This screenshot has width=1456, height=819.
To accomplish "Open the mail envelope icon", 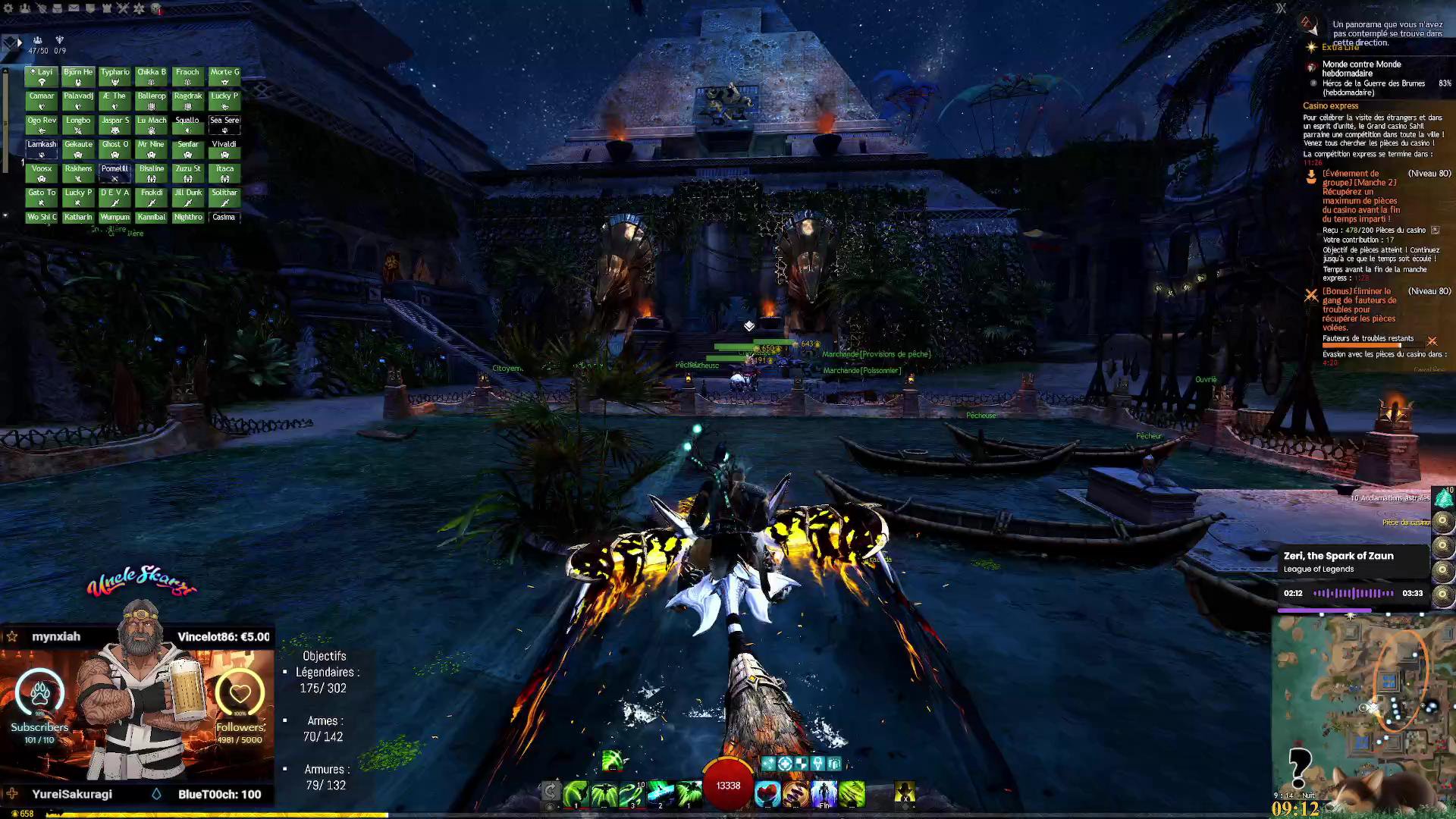I will [74, 8].
